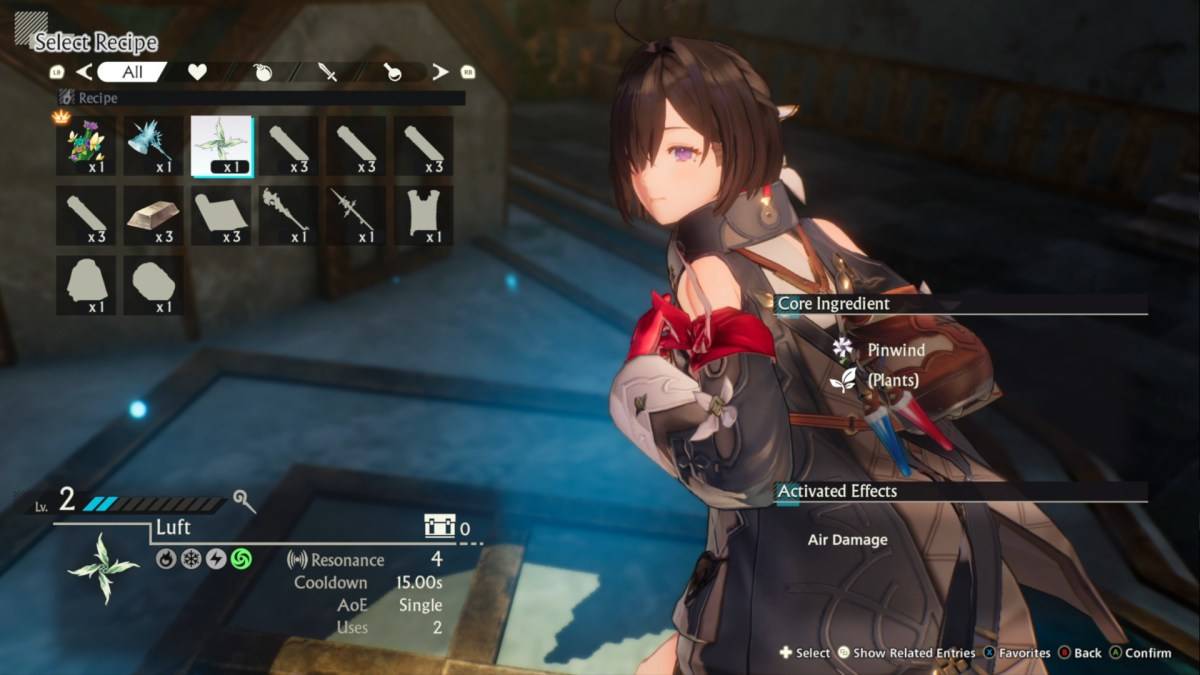Click the right category arrow

tap(440, 72)
